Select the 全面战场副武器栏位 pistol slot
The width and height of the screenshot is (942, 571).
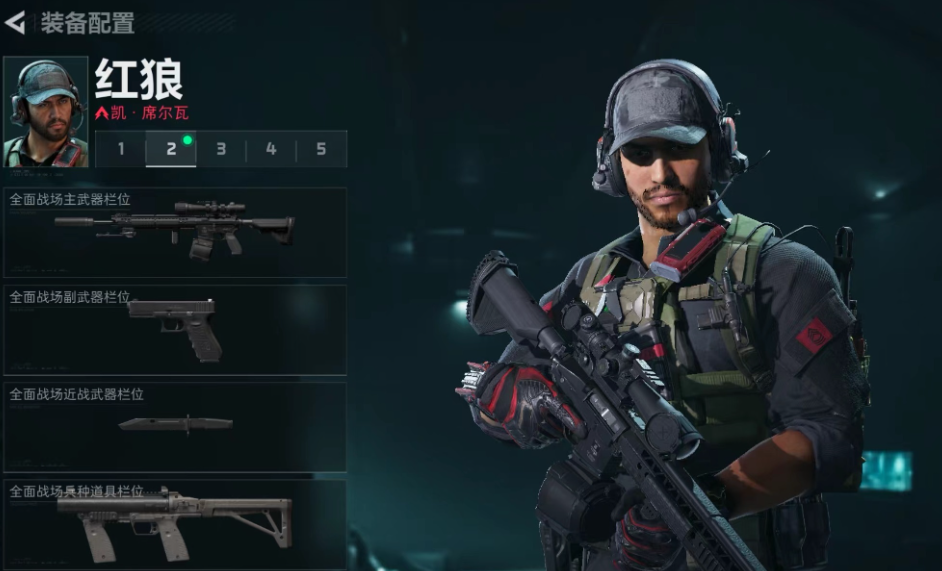click(x=175, y=330)
